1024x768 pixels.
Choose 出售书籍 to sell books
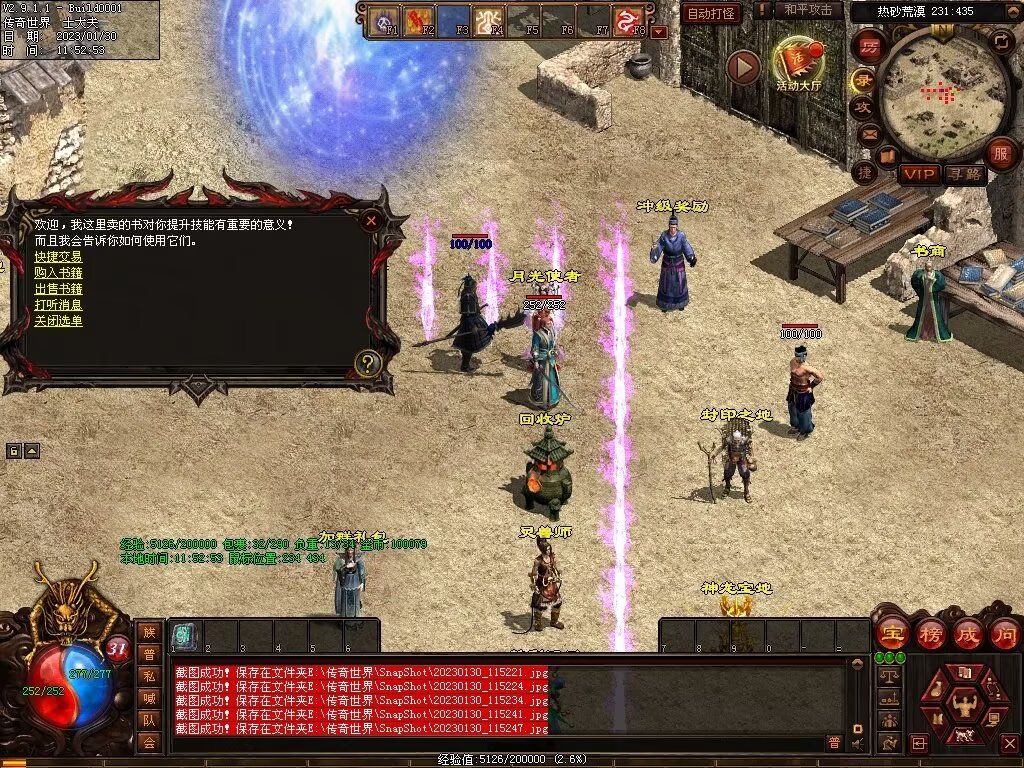(x=58, y=289)
